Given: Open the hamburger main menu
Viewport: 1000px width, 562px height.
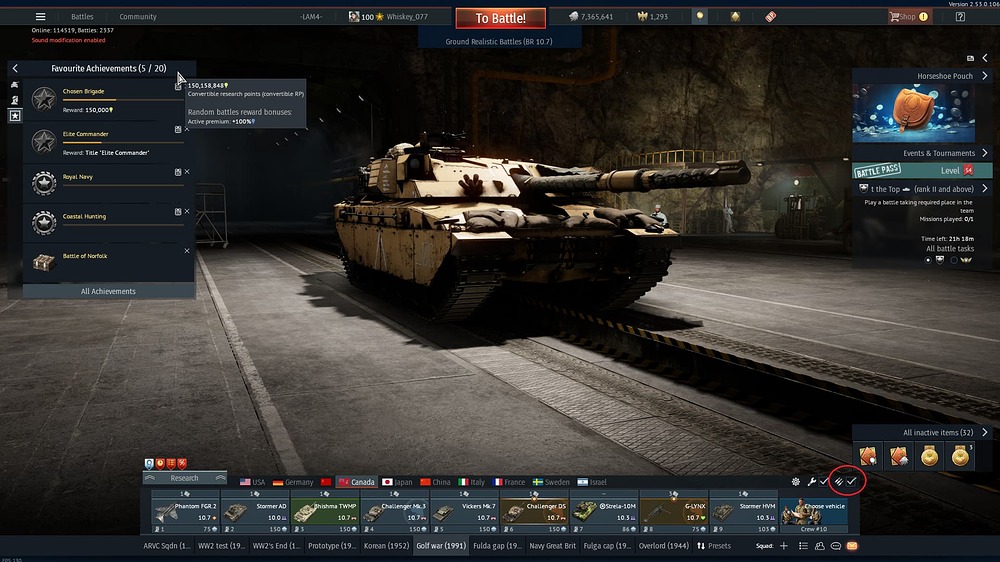Looking at the screenshot, I should click(x=40, y=17).
